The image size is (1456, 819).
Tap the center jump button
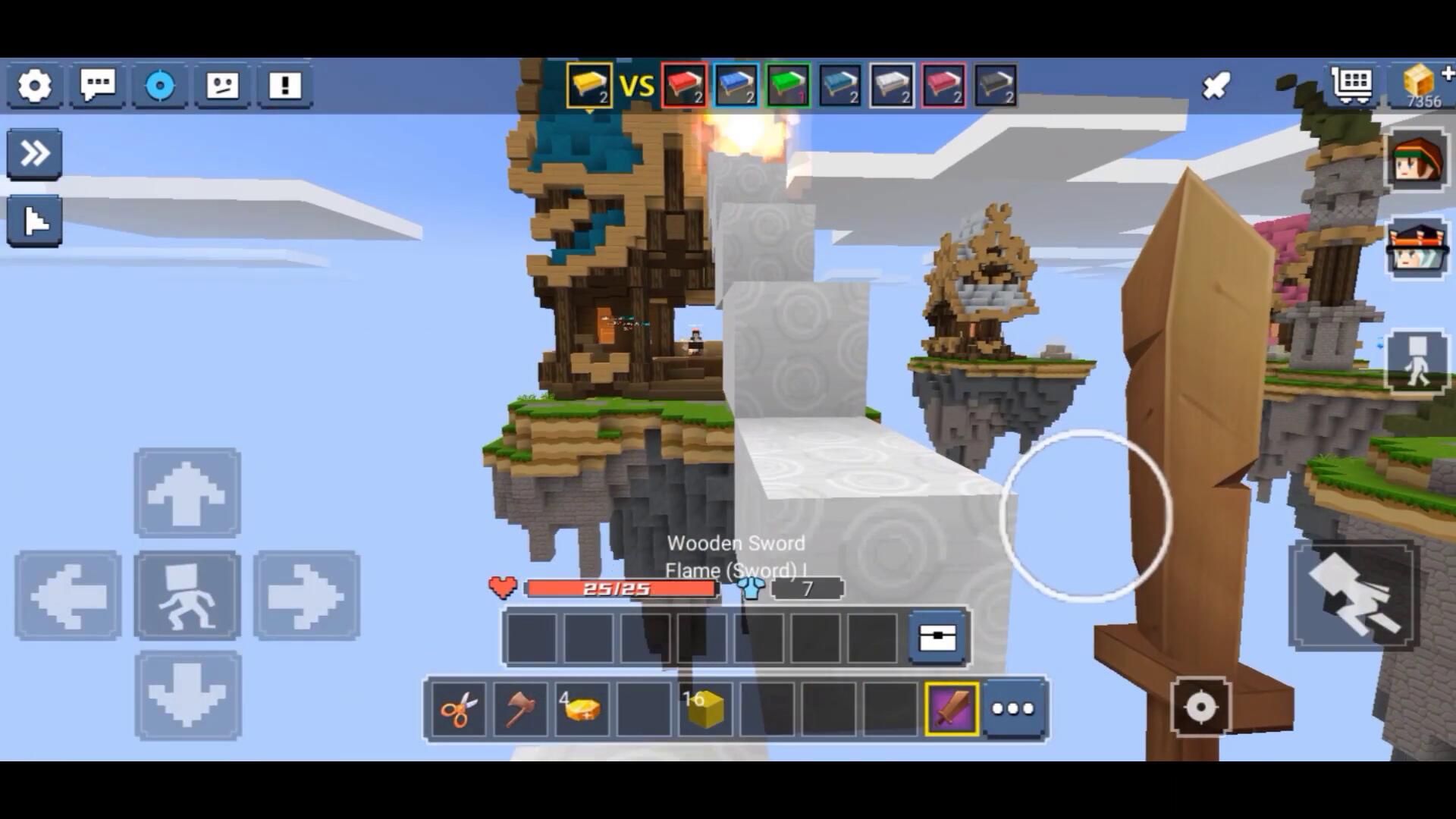pos(187,596)
